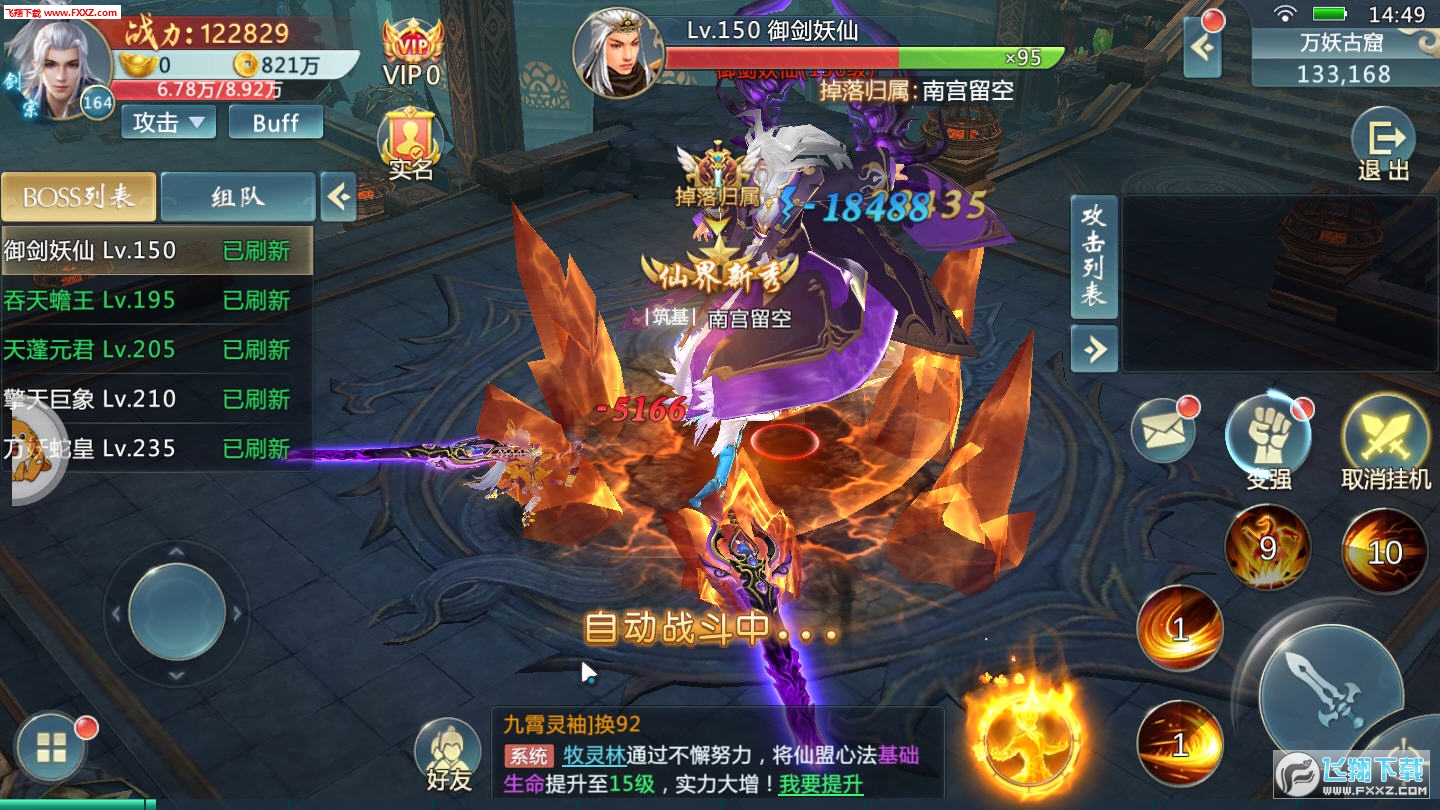Screen dimensions: 1440x810
Task: Collapse the BOSS panel via its left arrow
Action: click(x=338, y=197)
